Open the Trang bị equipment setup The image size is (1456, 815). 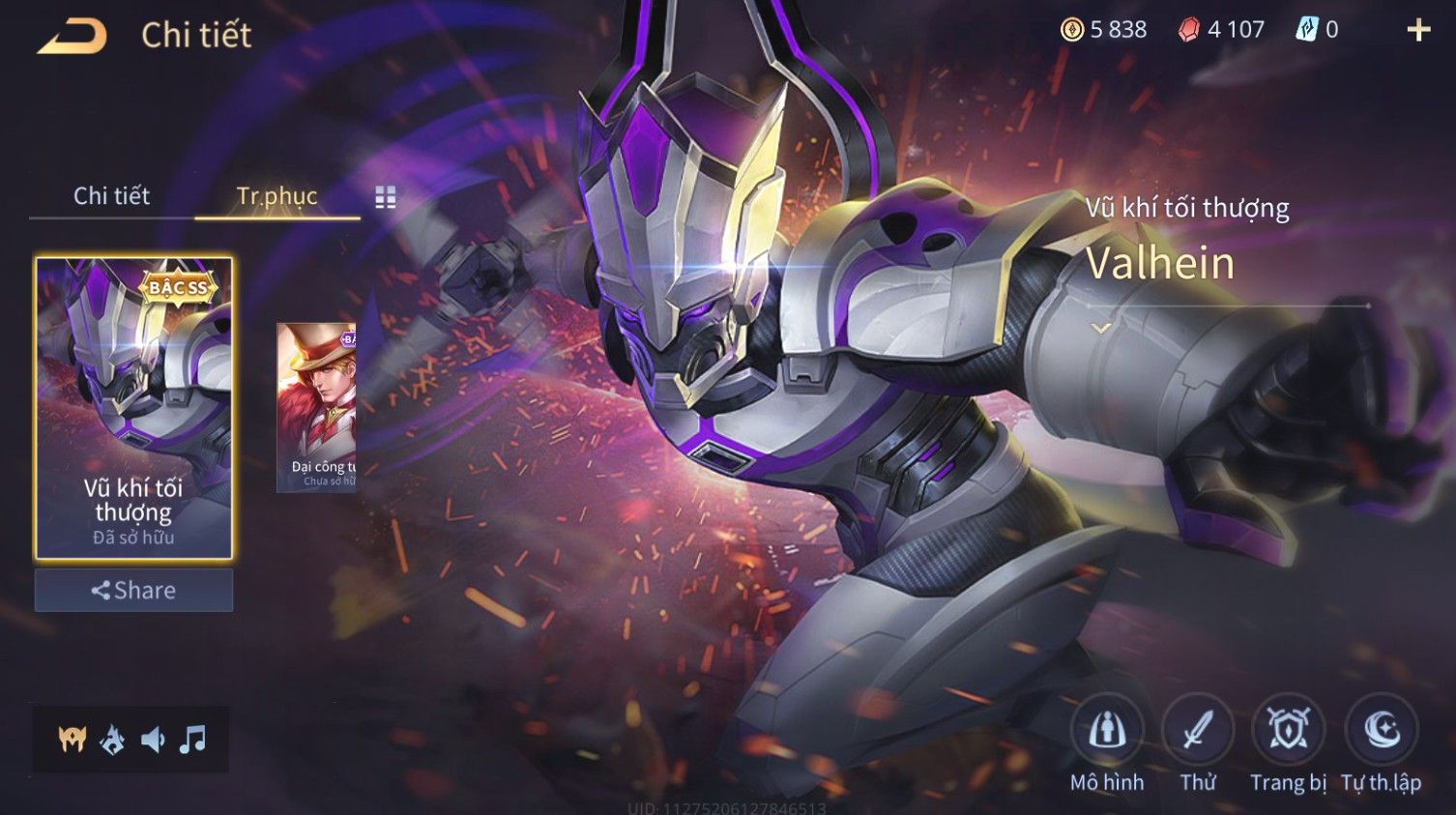click(x=1288, y=731)
